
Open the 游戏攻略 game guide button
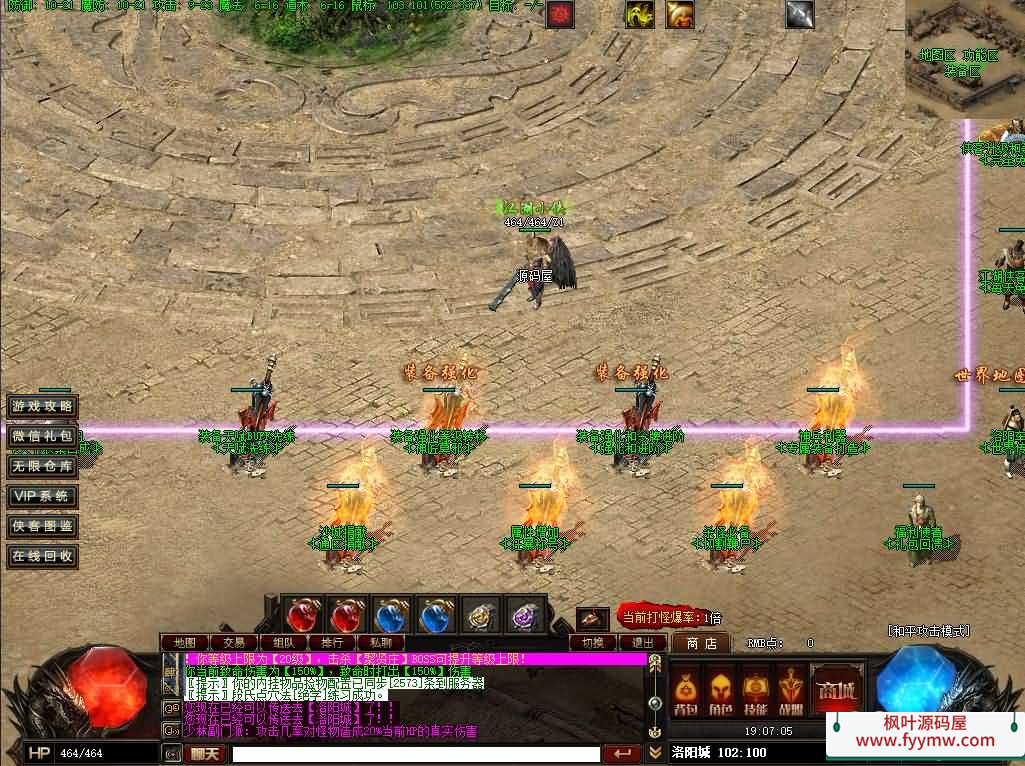(x=42, y=407)
